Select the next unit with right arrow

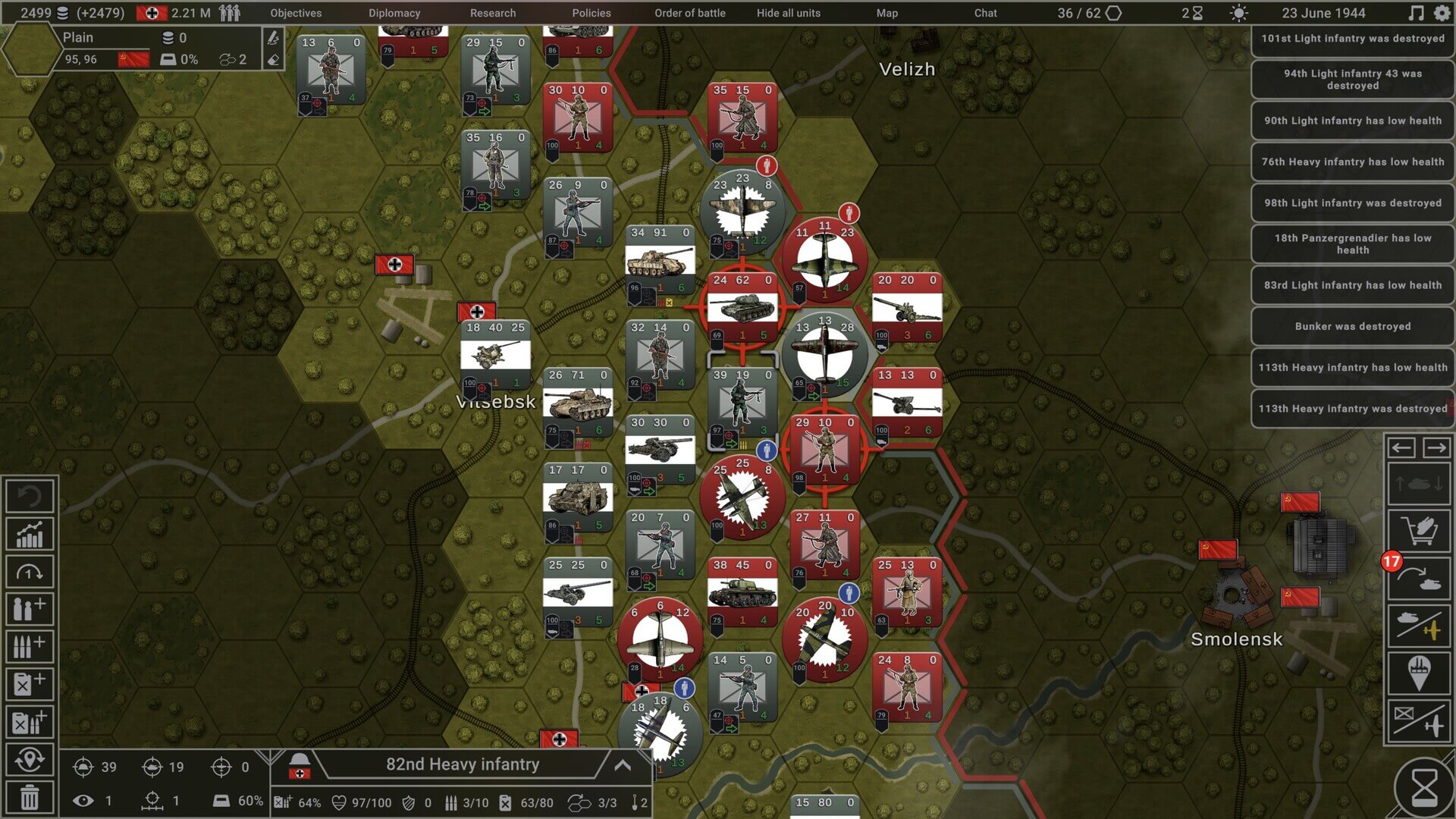click(x=1436, y=448)
